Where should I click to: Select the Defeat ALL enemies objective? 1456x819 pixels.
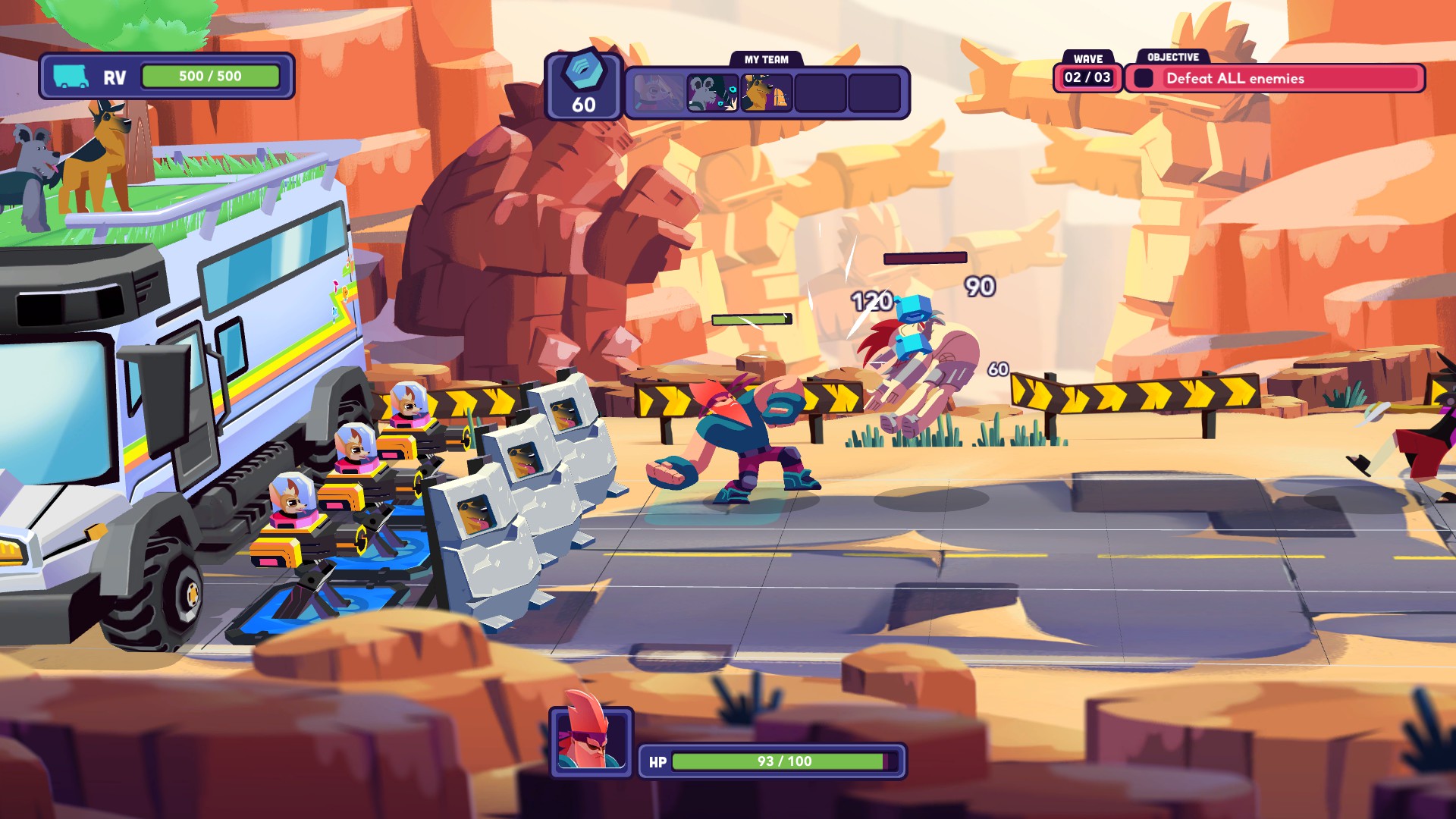[1276, 79]
